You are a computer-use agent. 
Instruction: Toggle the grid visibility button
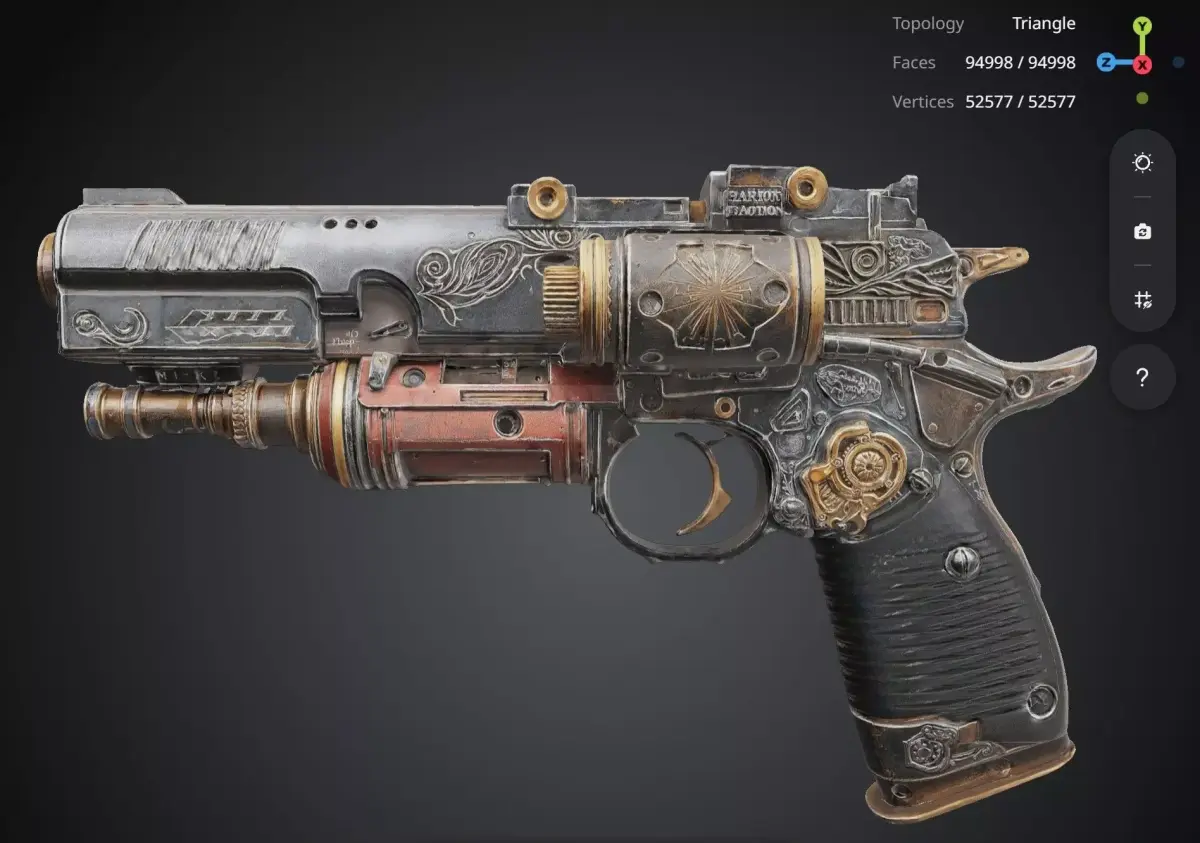pos(1143,299)
